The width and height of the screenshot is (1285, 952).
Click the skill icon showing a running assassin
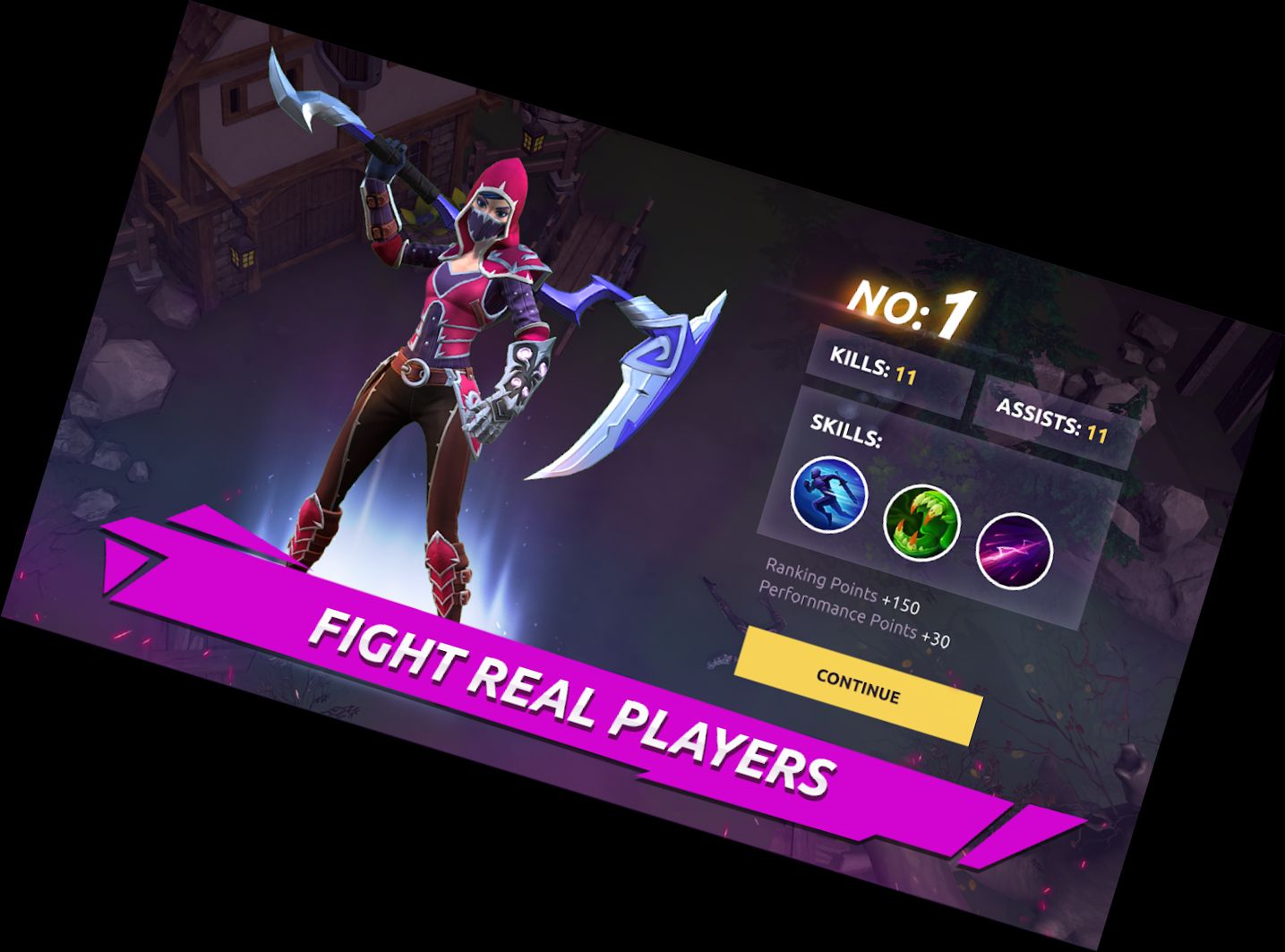click(x=829, y=494)
